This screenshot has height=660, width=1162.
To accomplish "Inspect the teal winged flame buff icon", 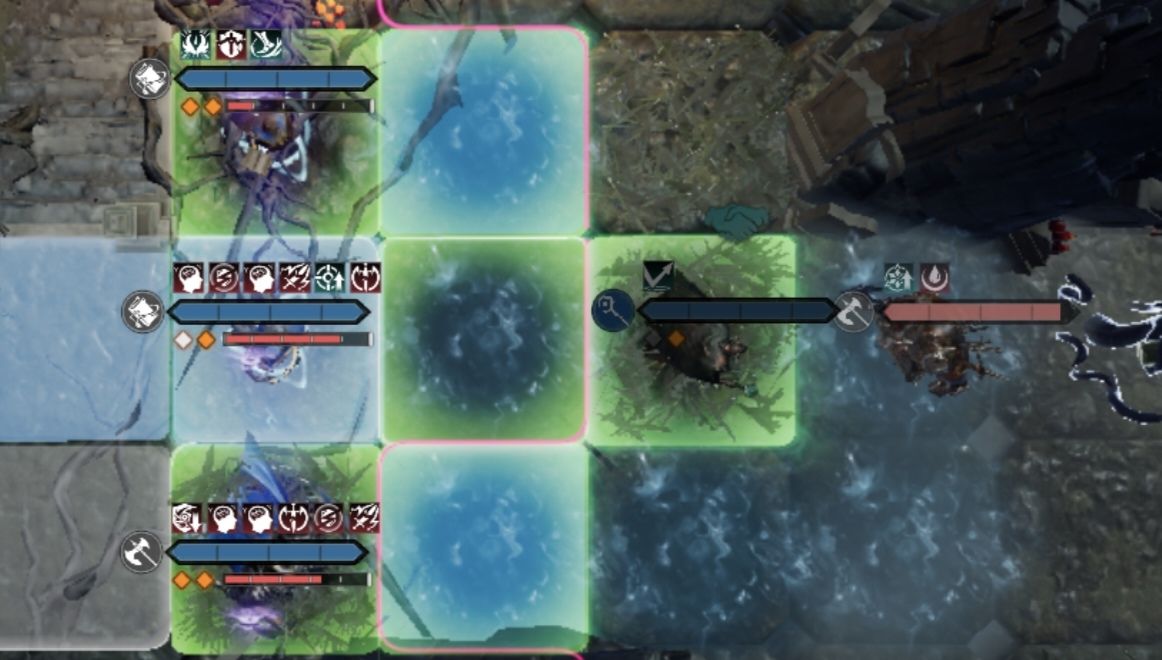I will click(x=196, y=44).
